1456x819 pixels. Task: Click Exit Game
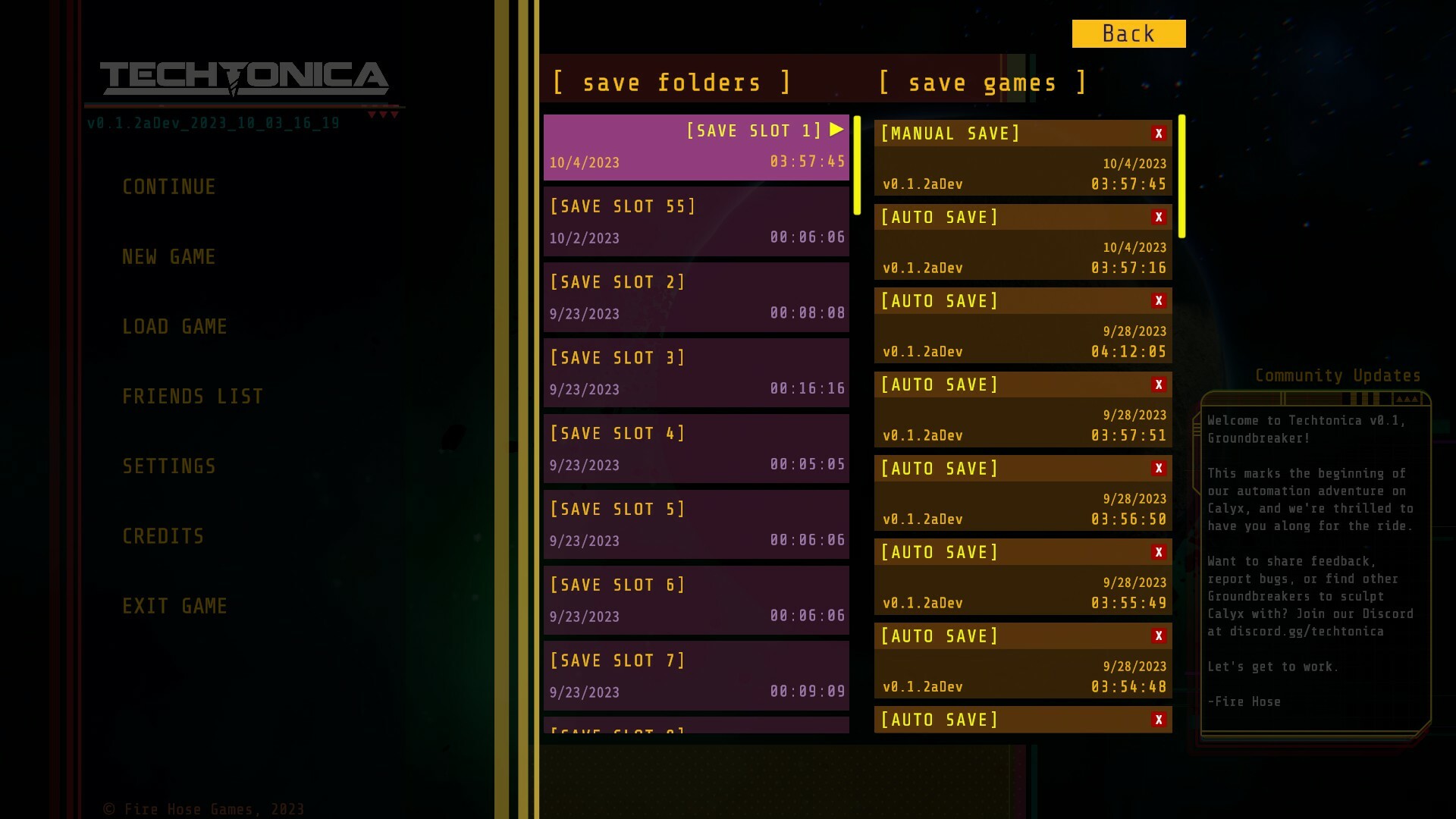(174, 606)
